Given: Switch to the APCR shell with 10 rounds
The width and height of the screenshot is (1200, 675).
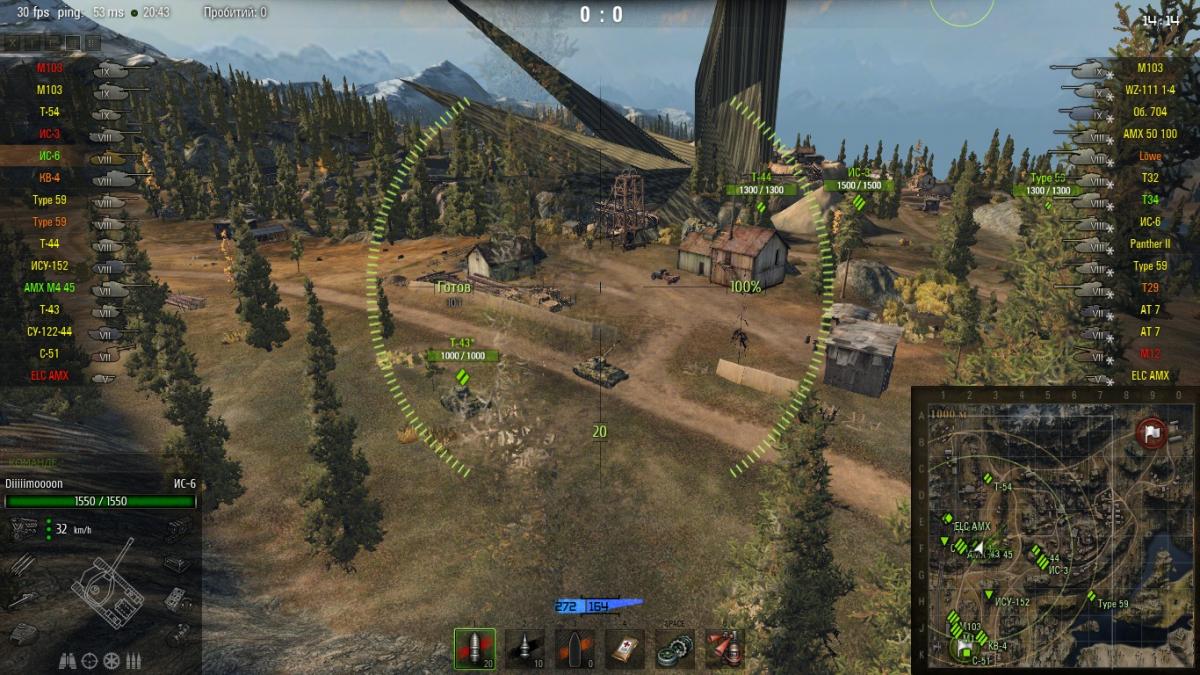Looking at the screenshot, I should tap(524, 648).
